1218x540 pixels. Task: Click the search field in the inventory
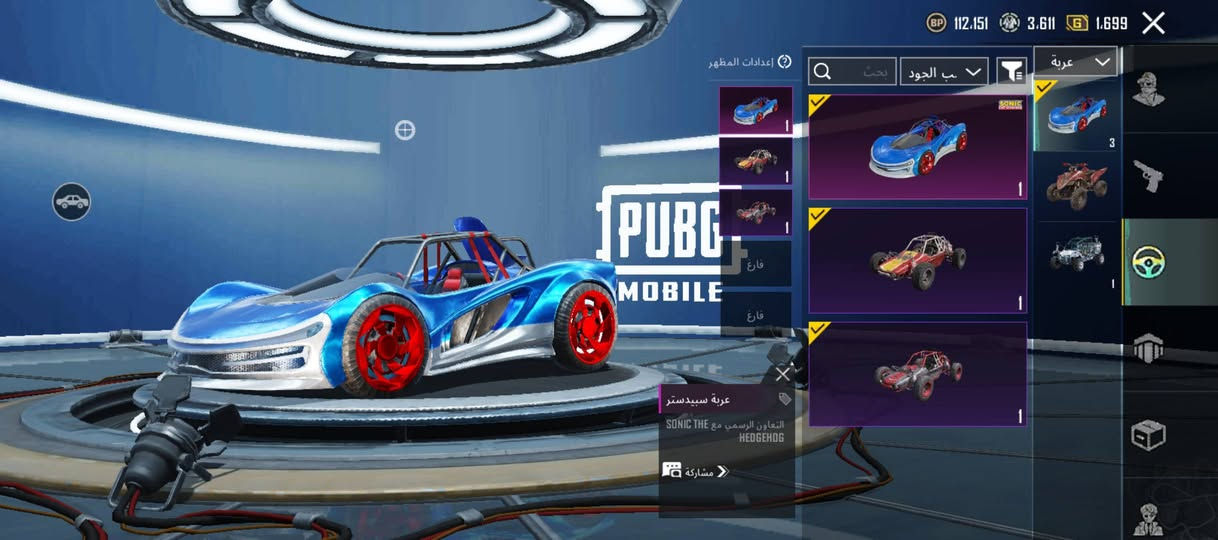852,71
